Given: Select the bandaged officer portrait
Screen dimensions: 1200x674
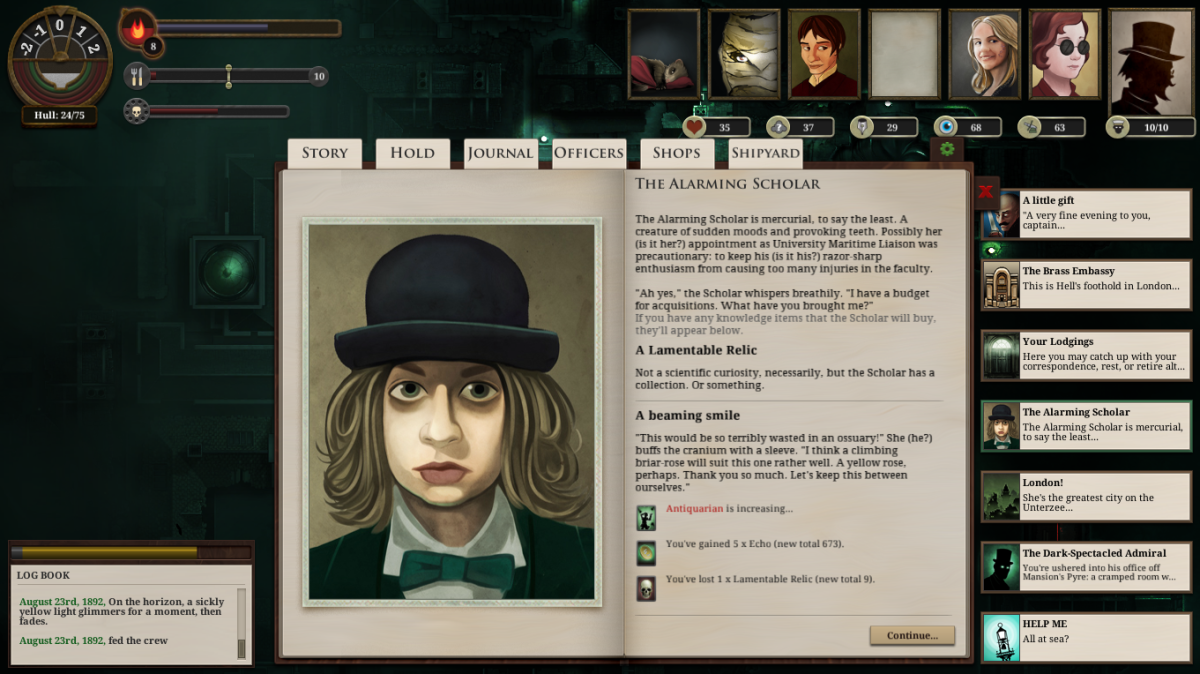Looking at the screenshot, I should tap(744, 54).
